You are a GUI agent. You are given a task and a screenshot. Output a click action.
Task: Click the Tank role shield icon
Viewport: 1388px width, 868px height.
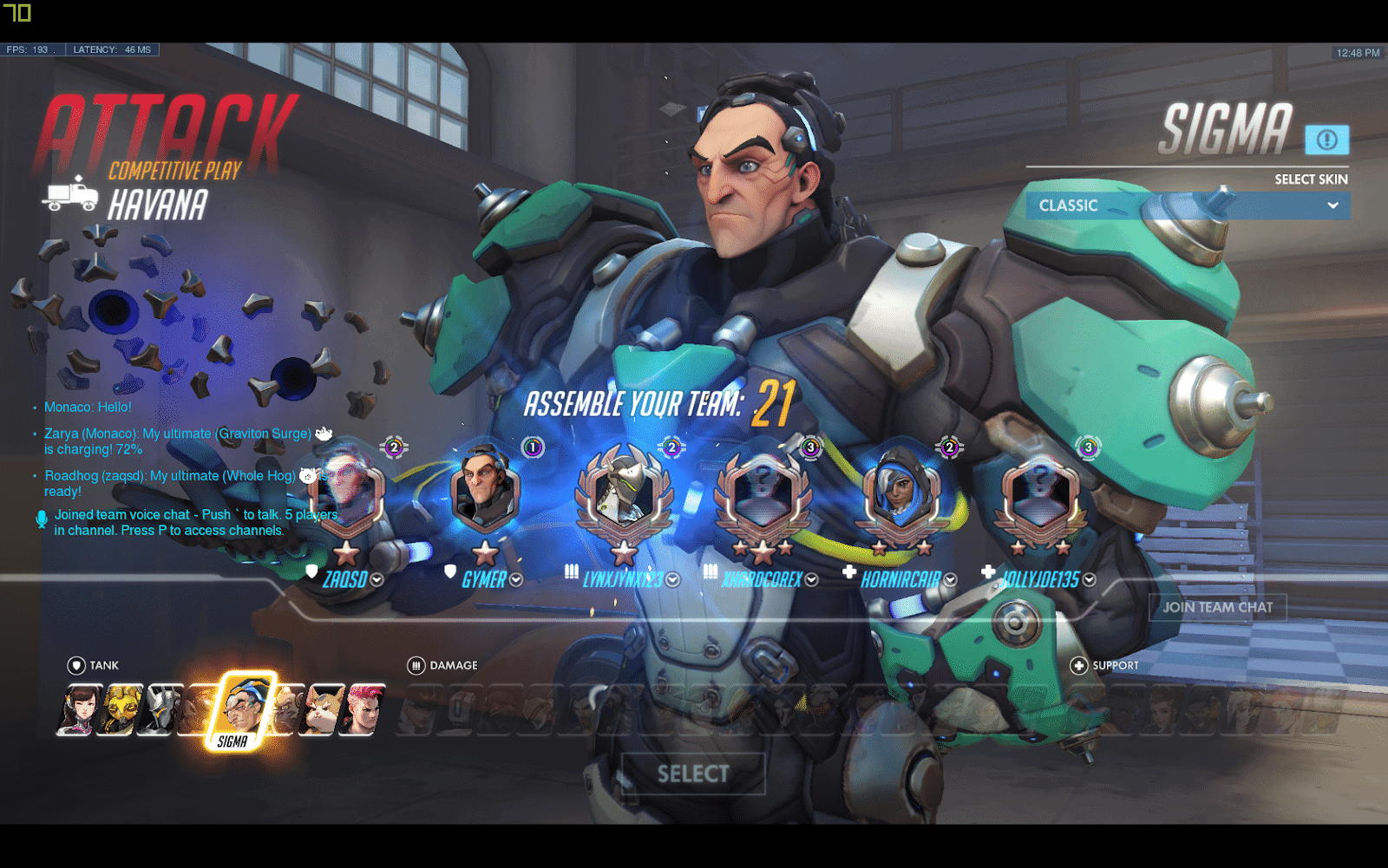click(x=75, y=665)
